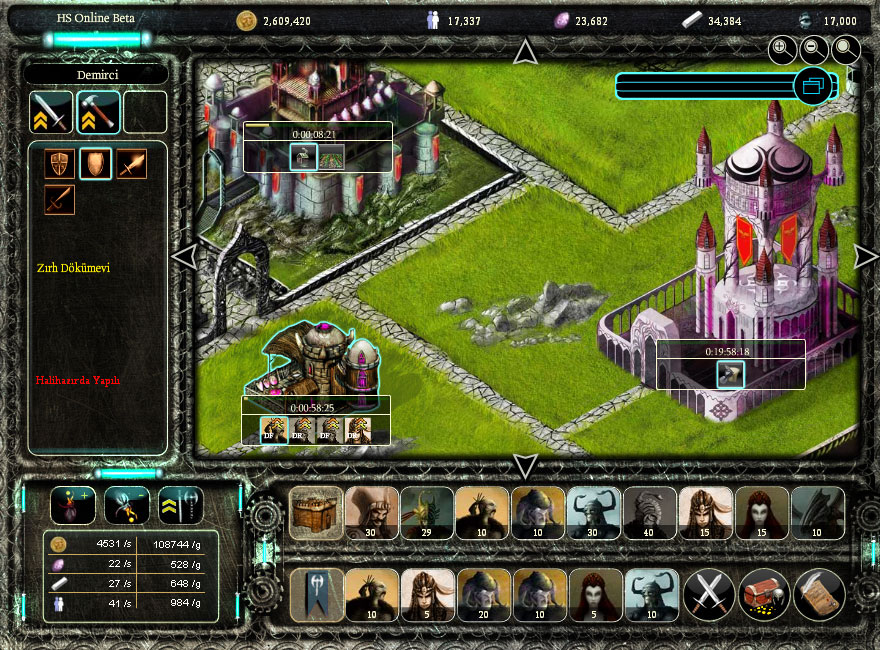The width and height of the screenshot is (880, 650).
Task: Zoom out with the minus magnifier
Action: (x=814, y=48)
